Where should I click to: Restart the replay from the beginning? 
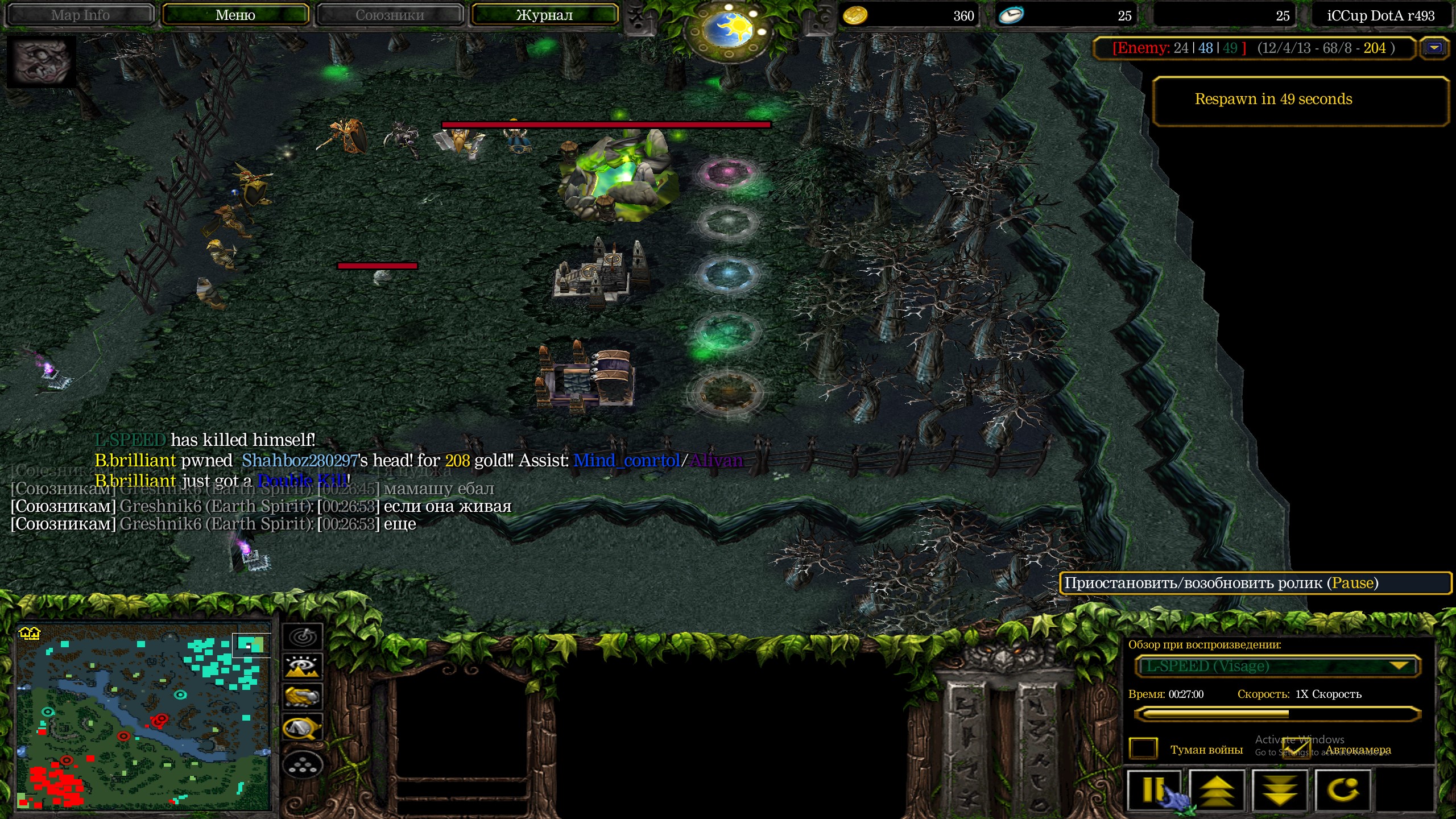[x=1342, y=790]
